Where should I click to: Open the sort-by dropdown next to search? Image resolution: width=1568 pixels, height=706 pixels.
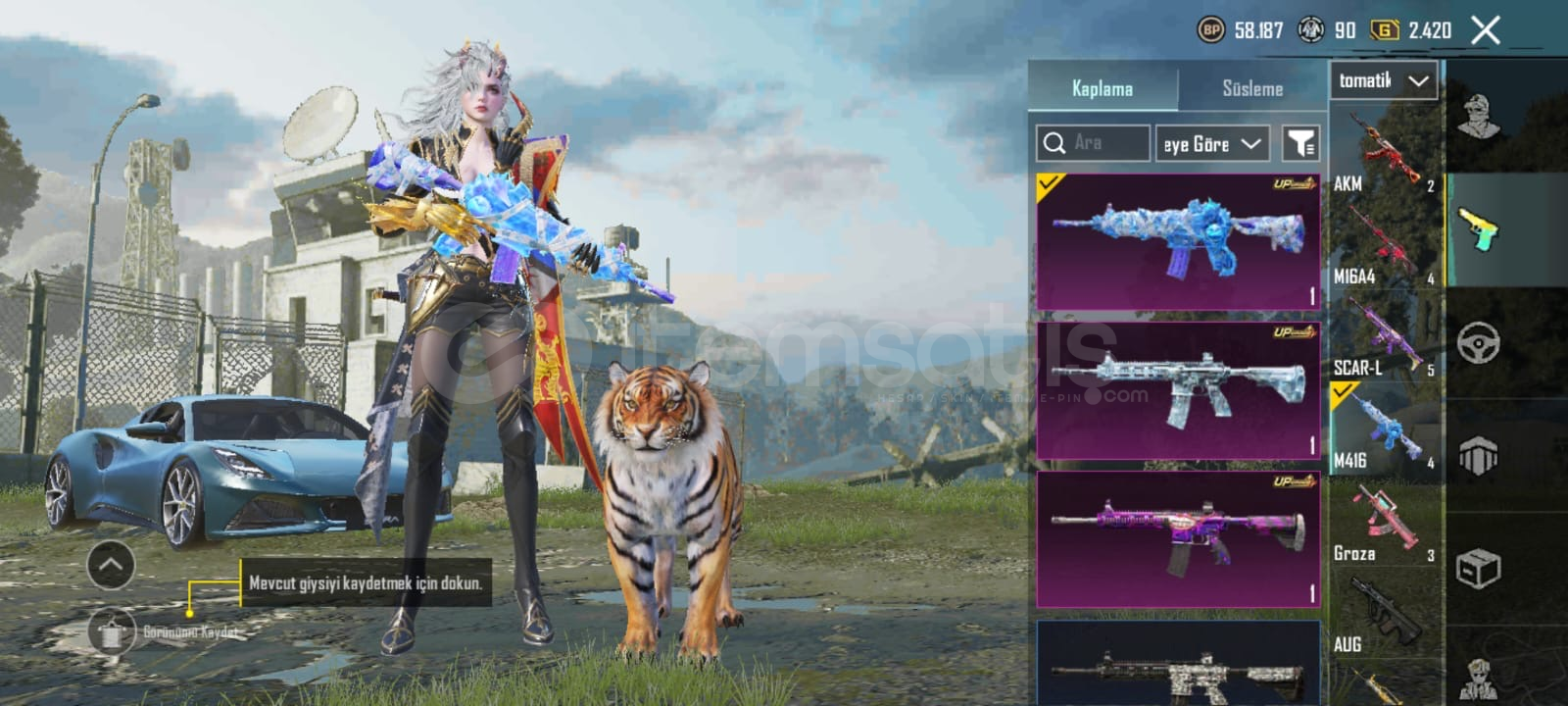[x=1212, y=144]
